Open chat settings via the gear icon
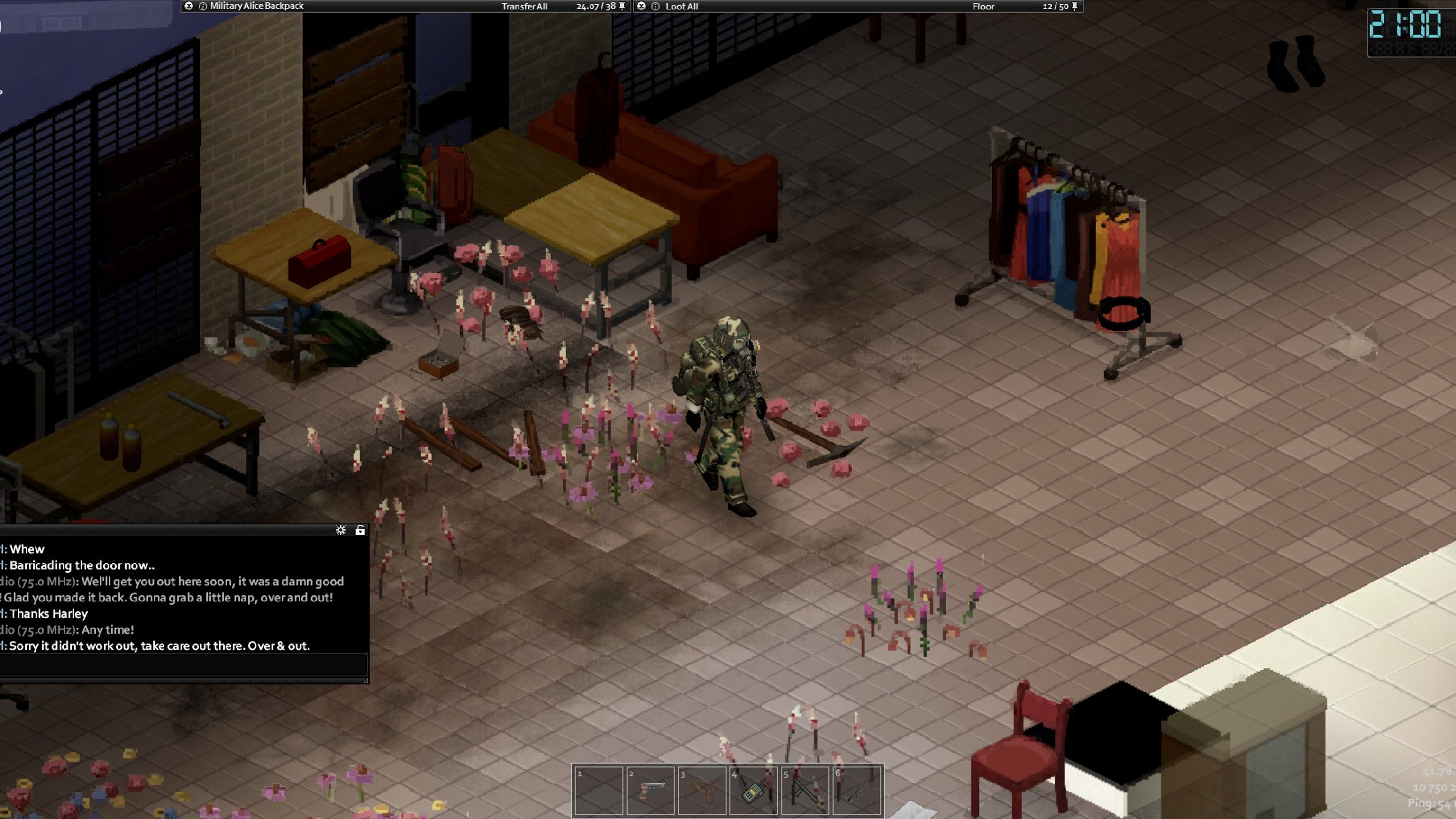 coord(340,529)
